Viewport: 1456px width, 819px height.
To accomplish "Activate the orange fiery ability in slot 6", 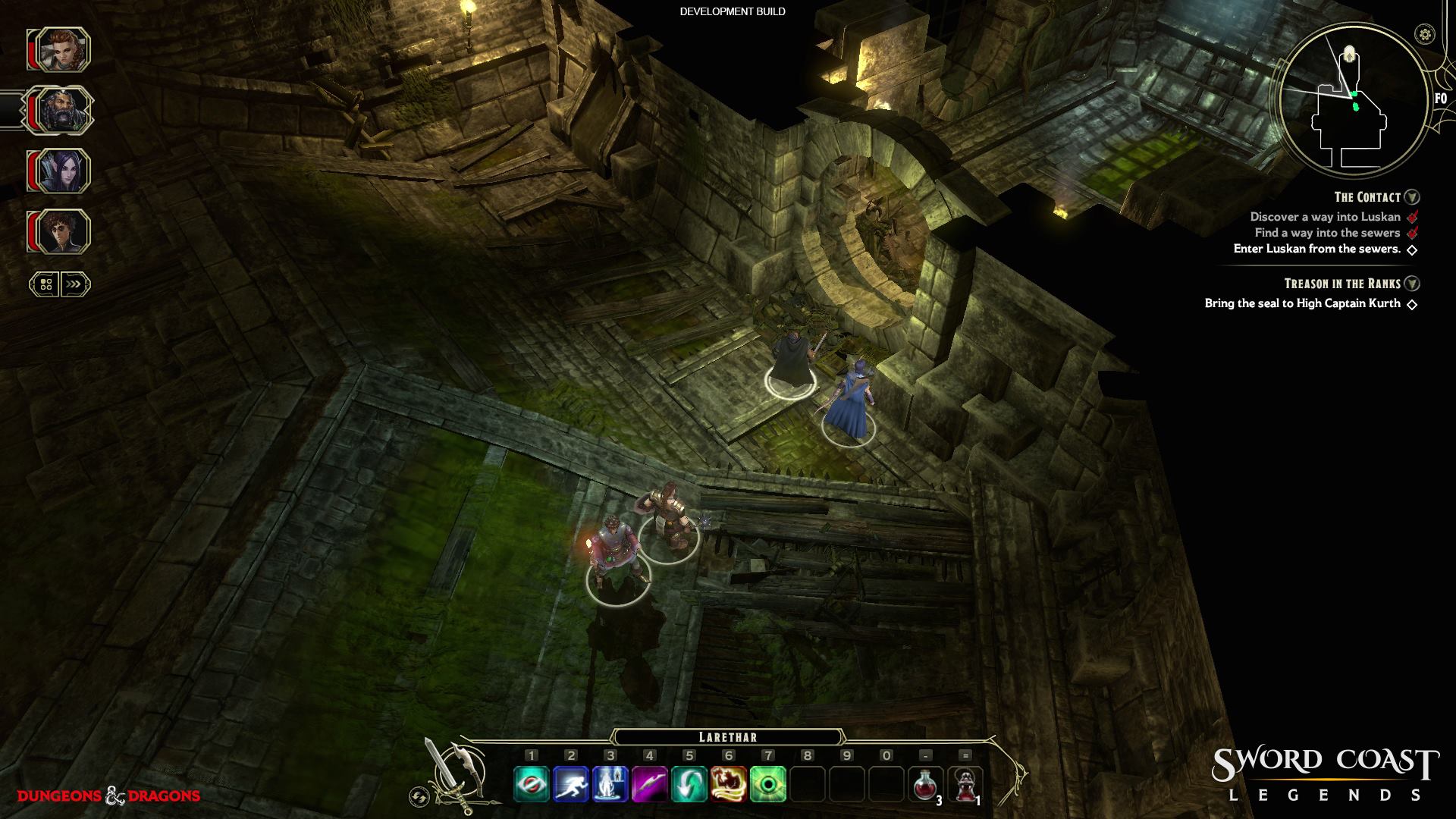I will pyautogui.click(x=729, y=784).
